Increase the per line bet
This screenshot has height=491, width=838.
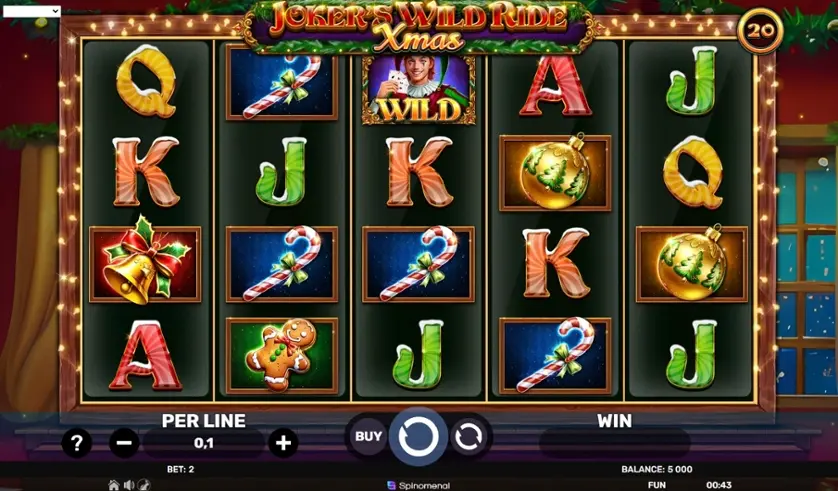283,442
